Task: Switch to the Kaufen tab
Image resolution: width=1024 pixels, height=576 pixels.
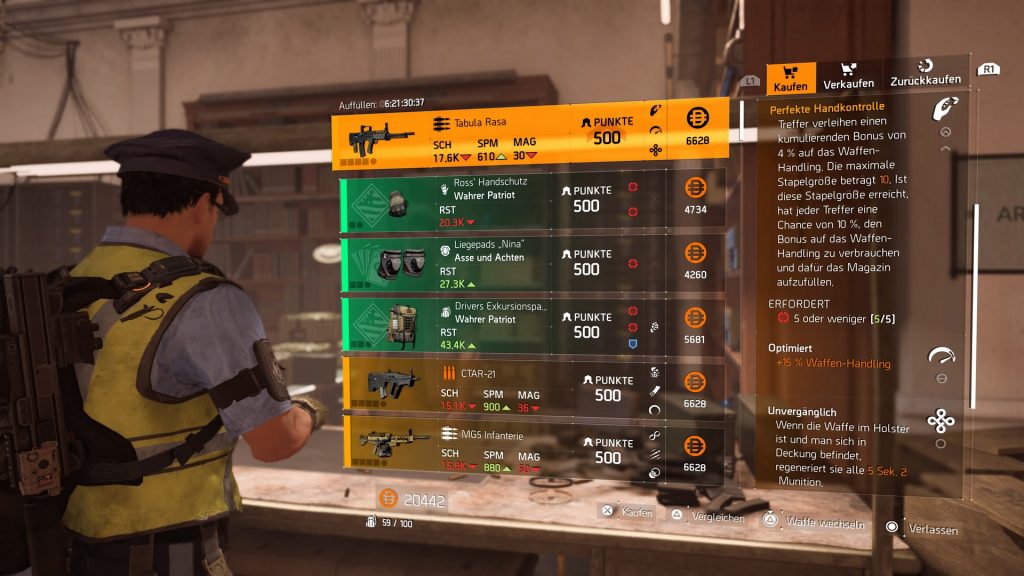Action: click(790, 77)
